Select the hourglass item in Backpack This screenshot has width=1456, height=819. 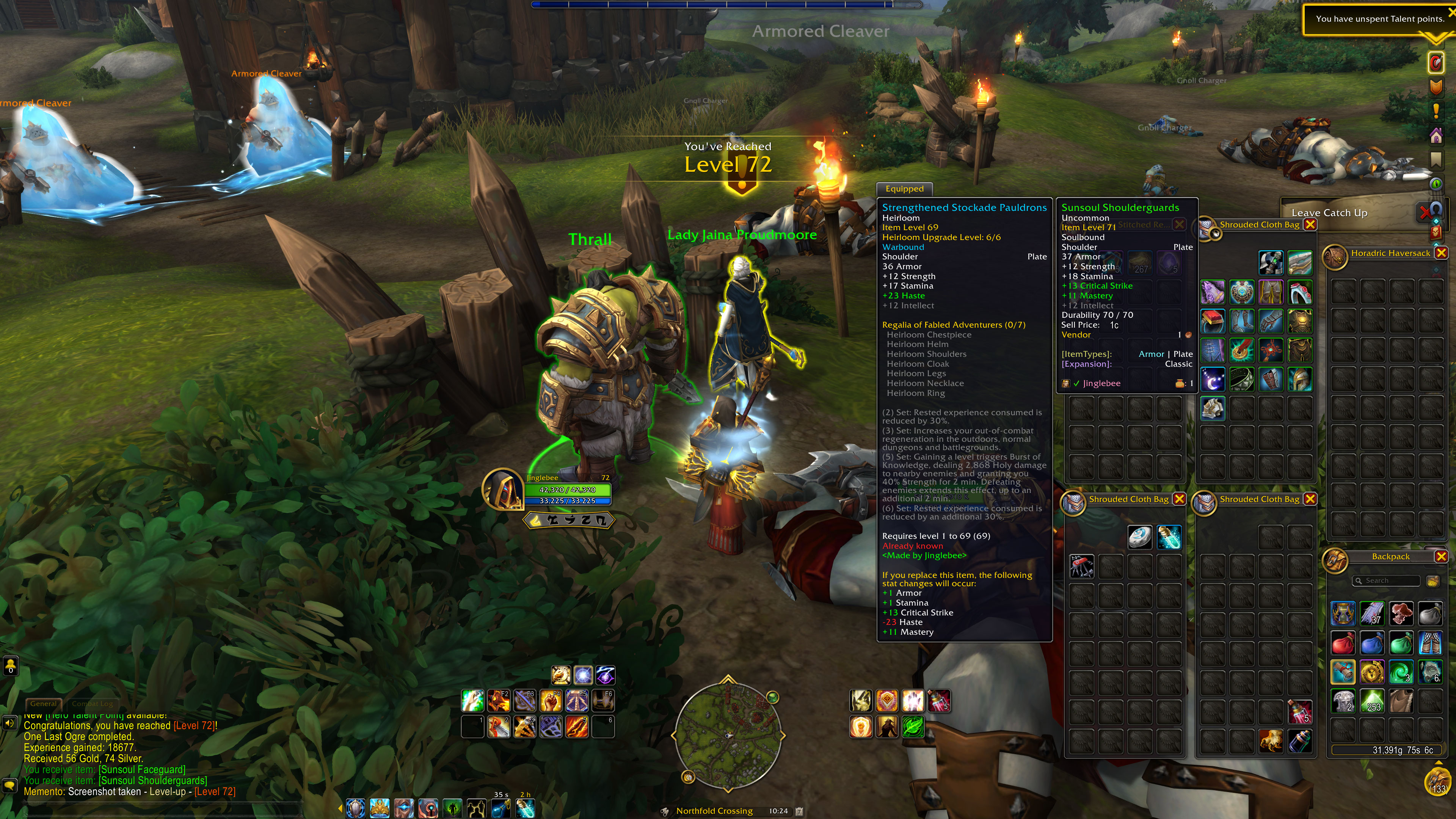1343,614
